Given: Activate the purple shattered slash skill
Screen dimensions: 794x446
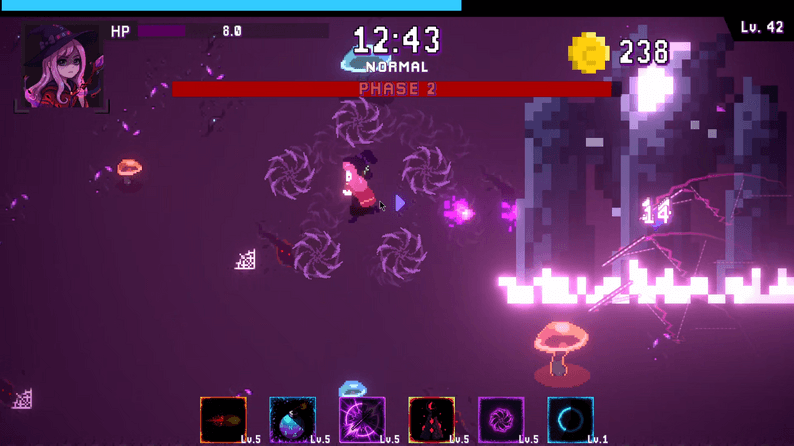Looking at the screenshot, I should [x=362, y=419].
